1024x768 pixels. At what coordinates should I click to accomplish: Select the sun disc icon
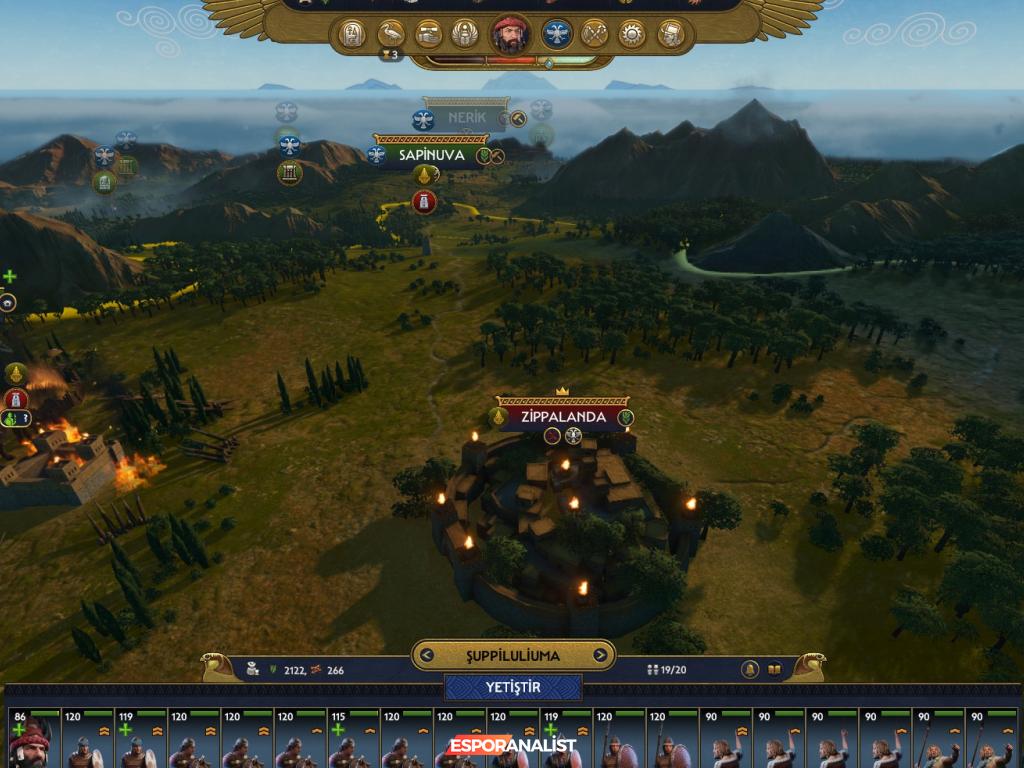point(632,35)
